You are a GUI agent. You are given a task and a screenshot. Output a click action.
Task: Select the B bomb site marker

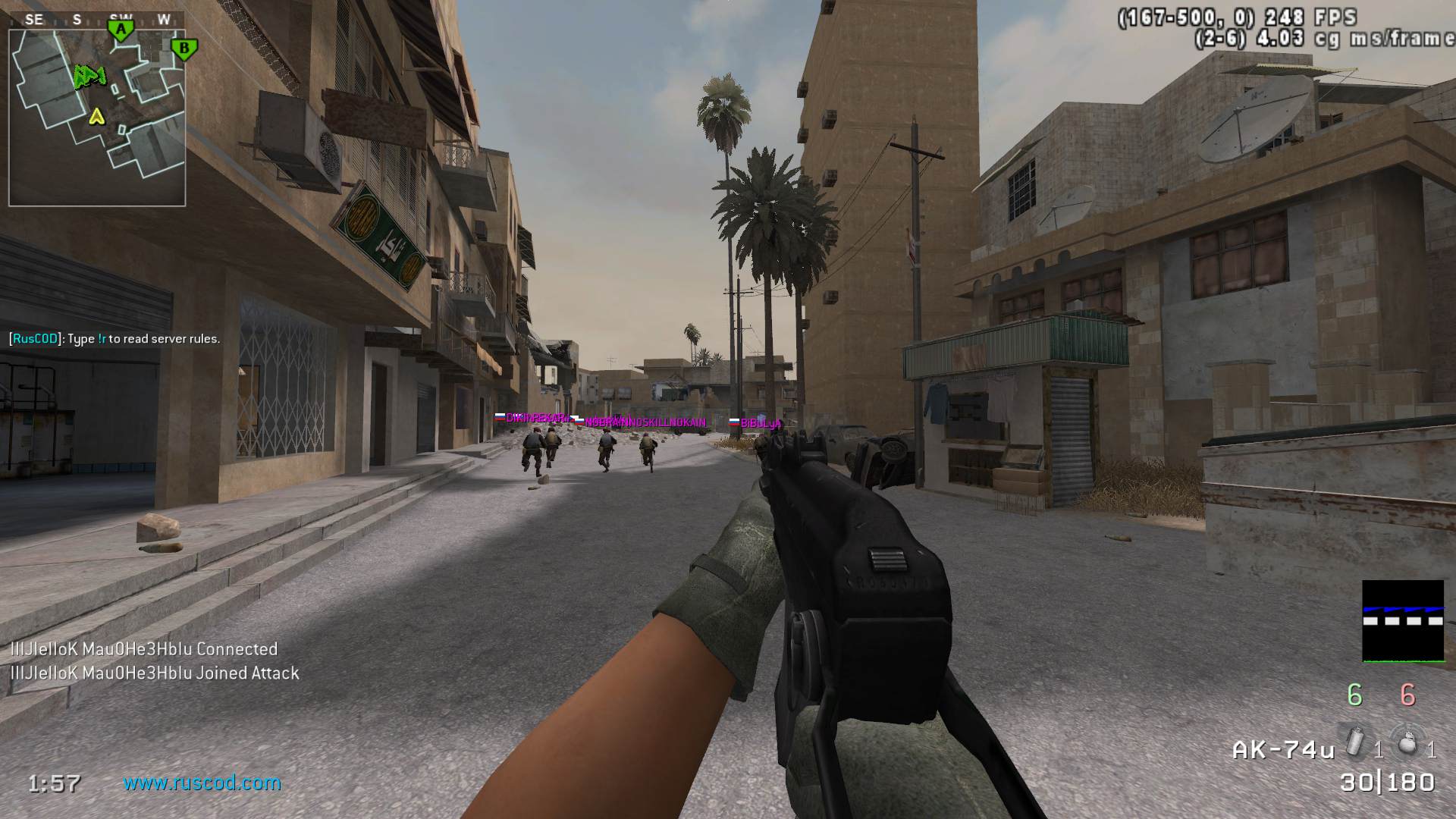(184, 50)
